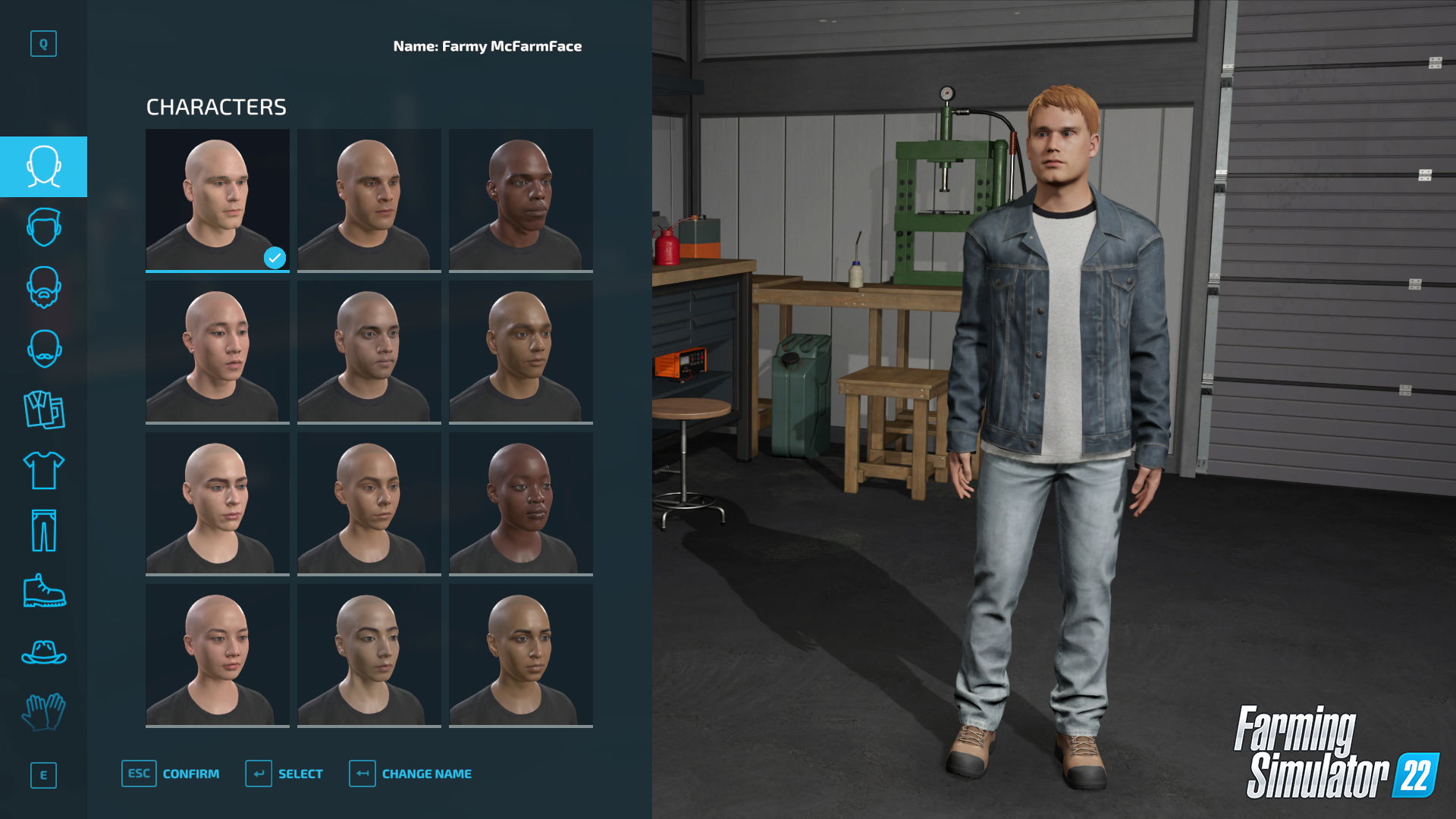Image resolution: width=1456 pixels, height=819 pixels.
Task: Select the shirt category icon
Action: click(x=43, y=470)
